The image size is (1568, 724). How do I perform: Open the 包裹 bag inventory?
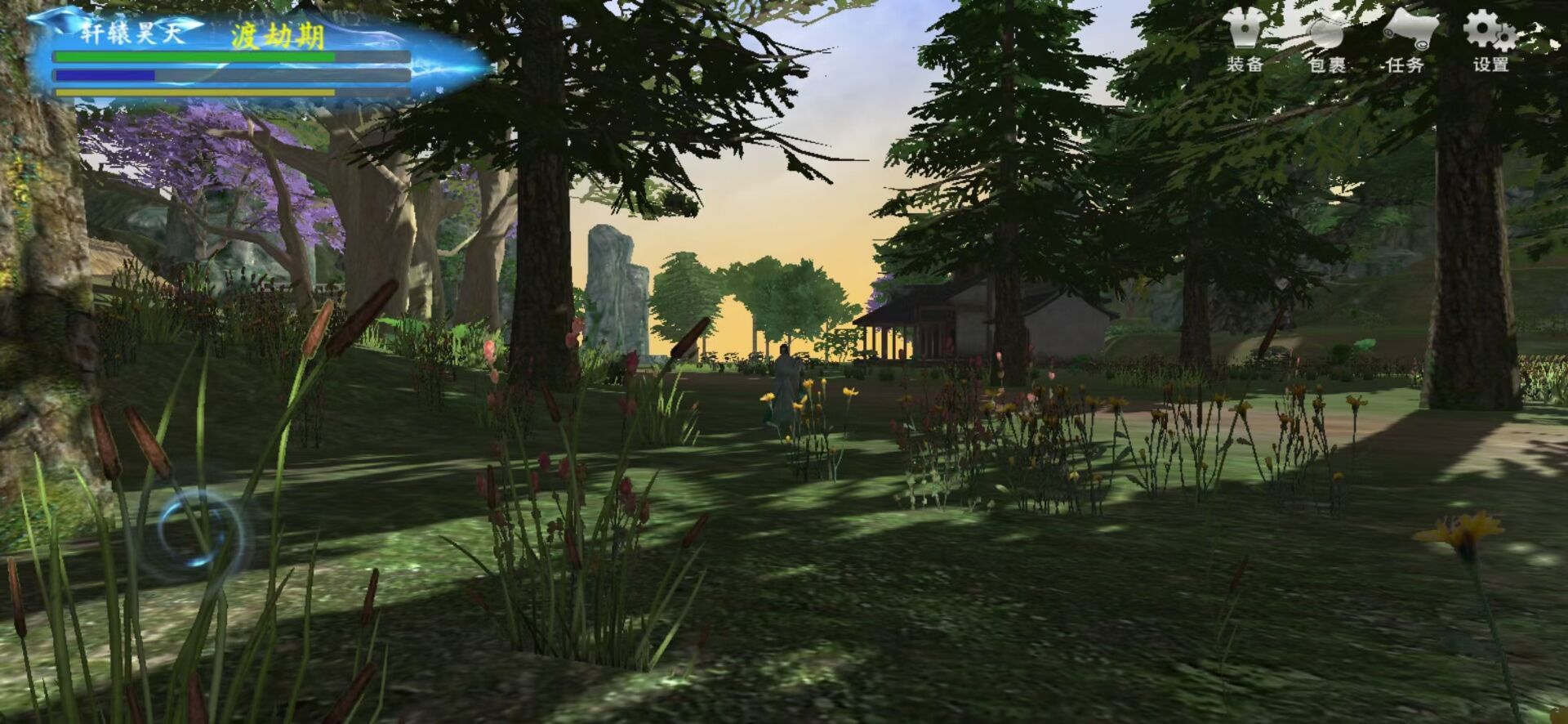click(x=1327, y=42)
